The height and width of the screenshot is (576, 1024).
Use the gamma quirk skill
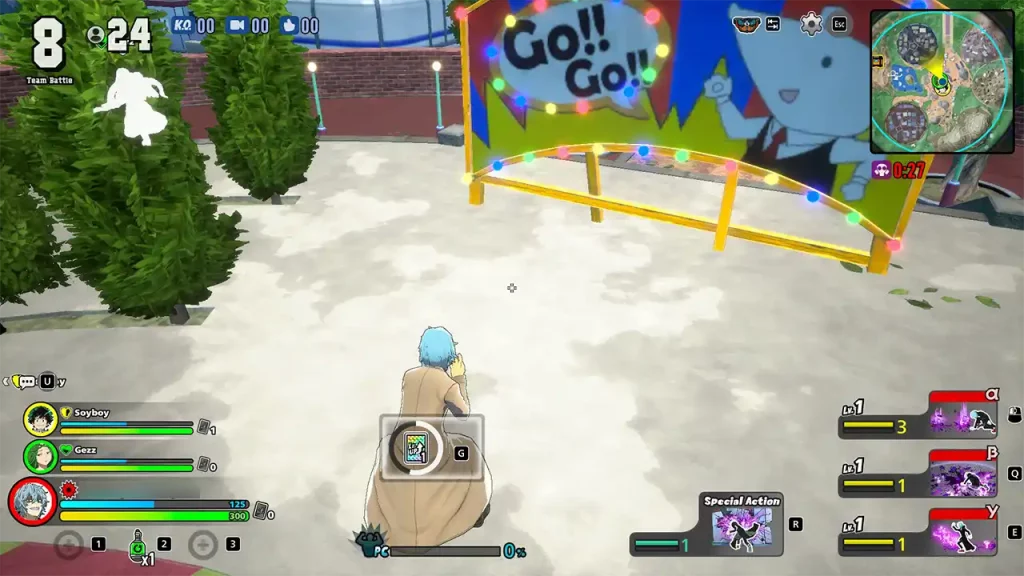[x=962, y=531]
